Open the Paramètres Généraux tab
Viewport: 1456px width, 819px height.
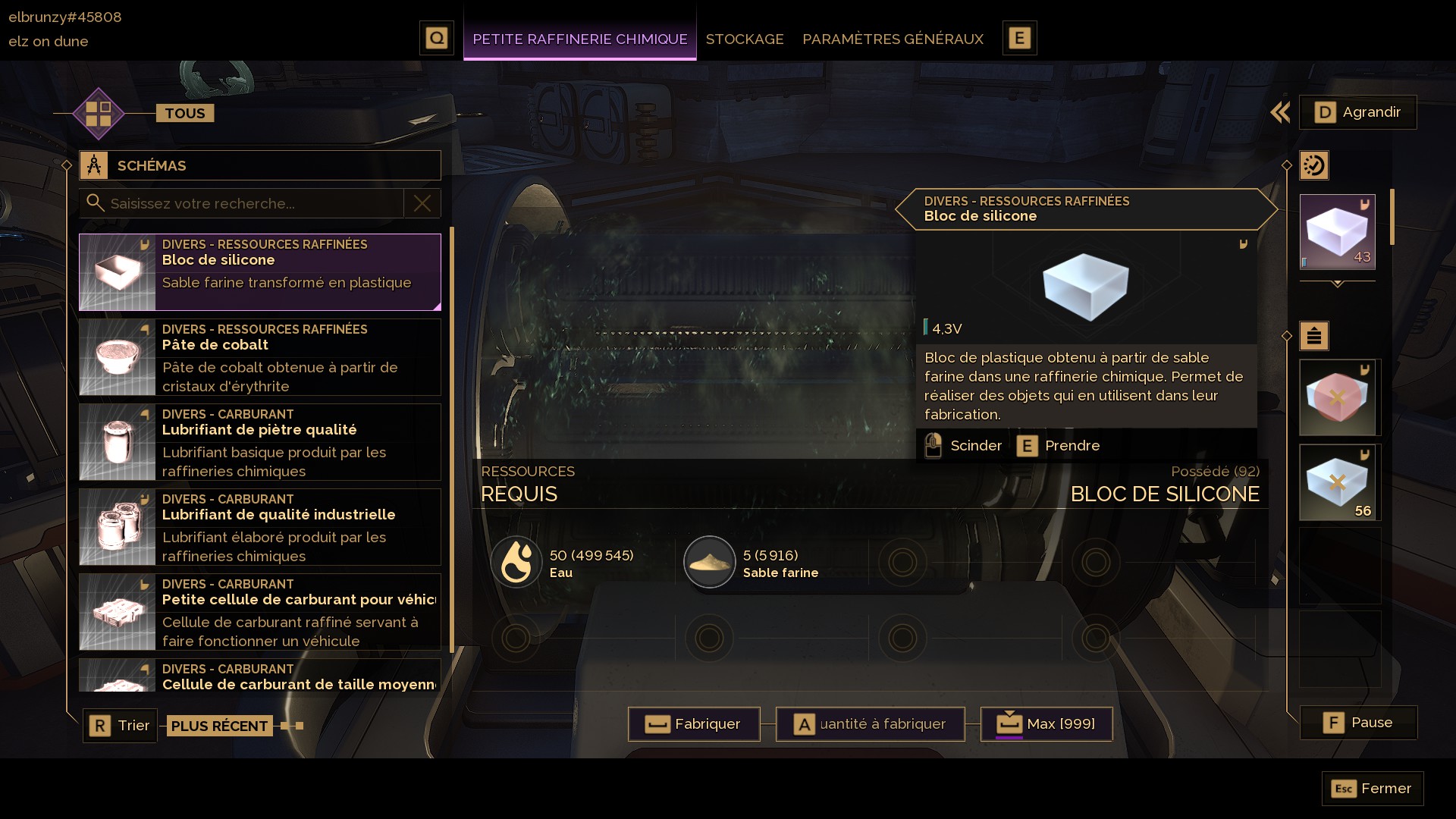coord(893,39)
